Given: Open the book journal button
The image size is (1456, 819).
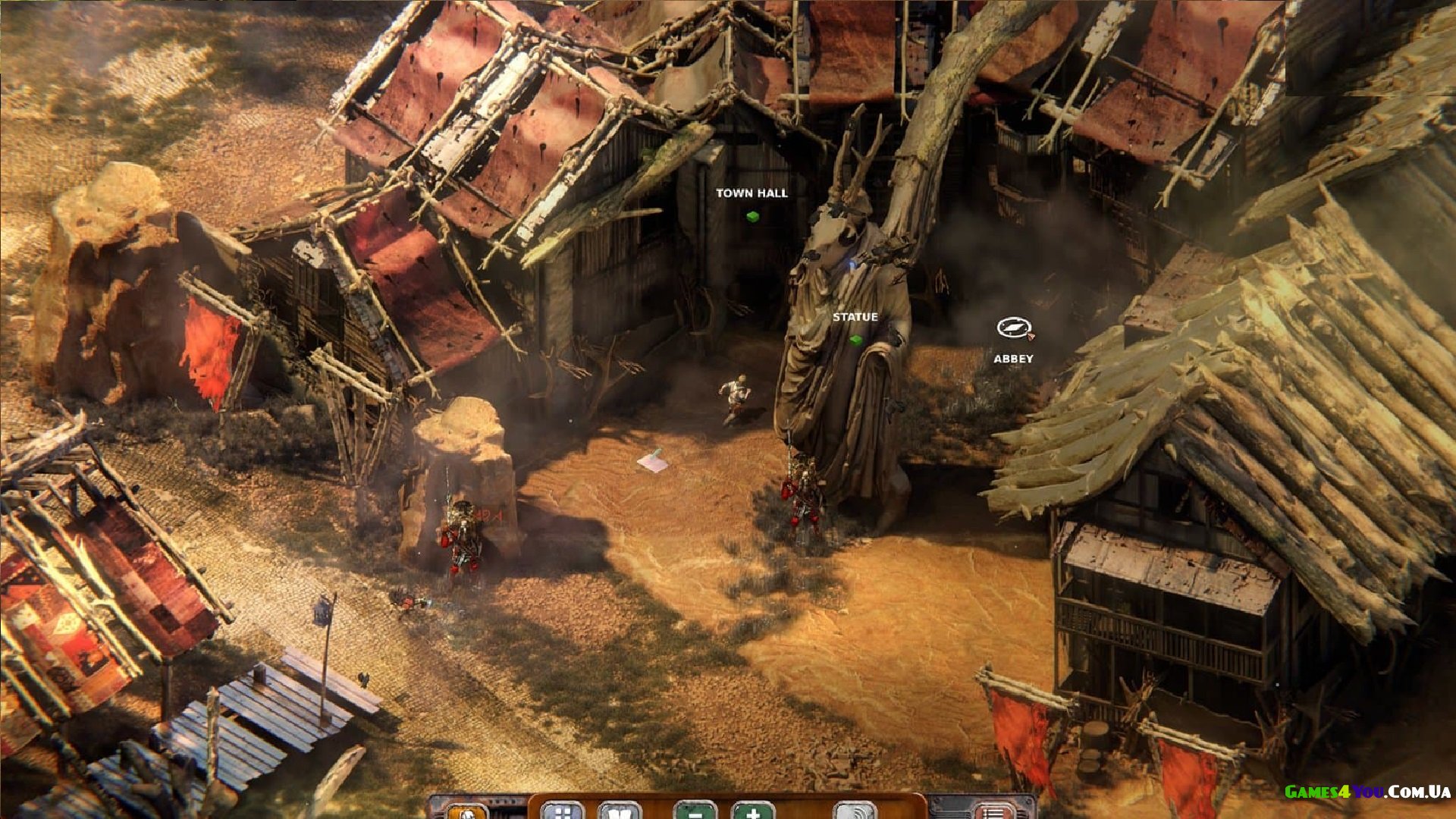Looking at the screenshot, I should pyautogui.click(x=620, y=811).
